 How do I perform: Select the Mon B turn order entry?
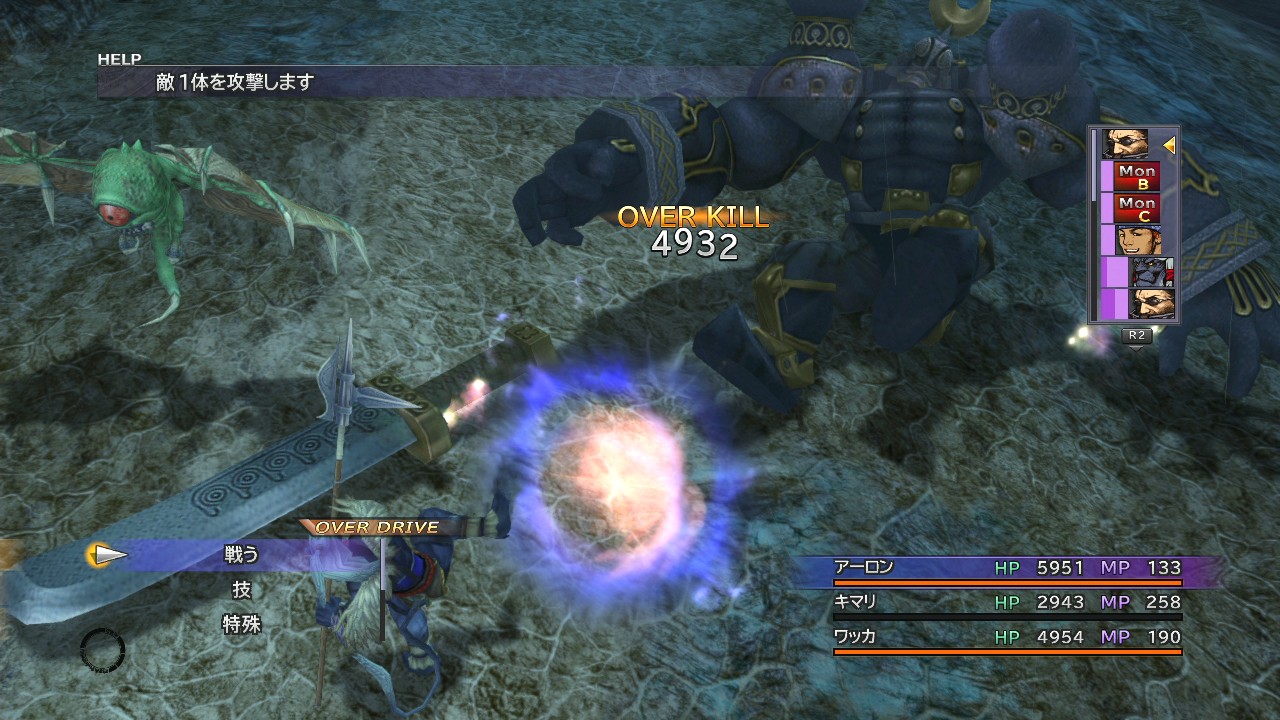point(1137,177)
